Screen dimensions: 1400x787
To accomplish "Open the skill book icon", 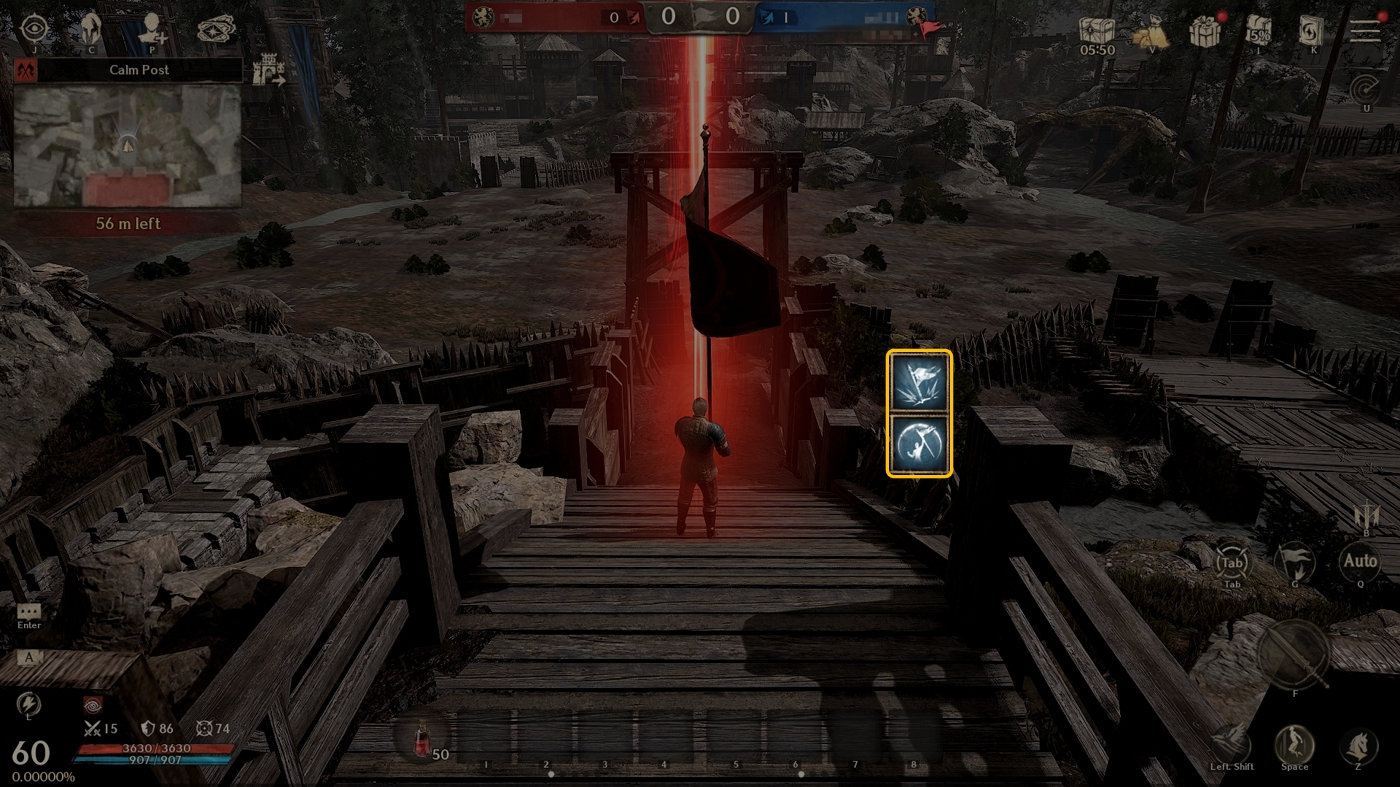I will [1310, 32].
